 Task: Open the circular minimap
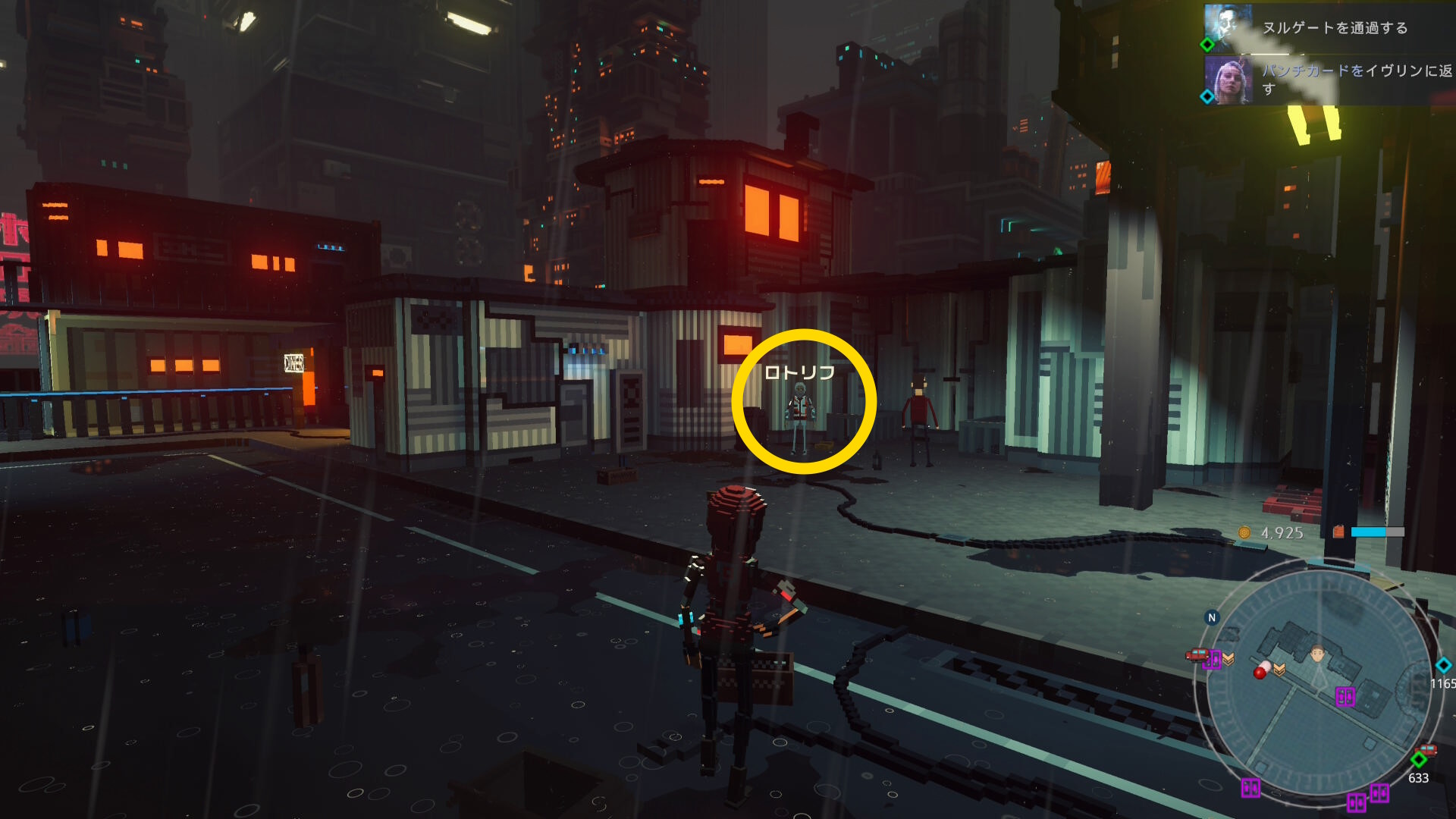[1318, 686]
